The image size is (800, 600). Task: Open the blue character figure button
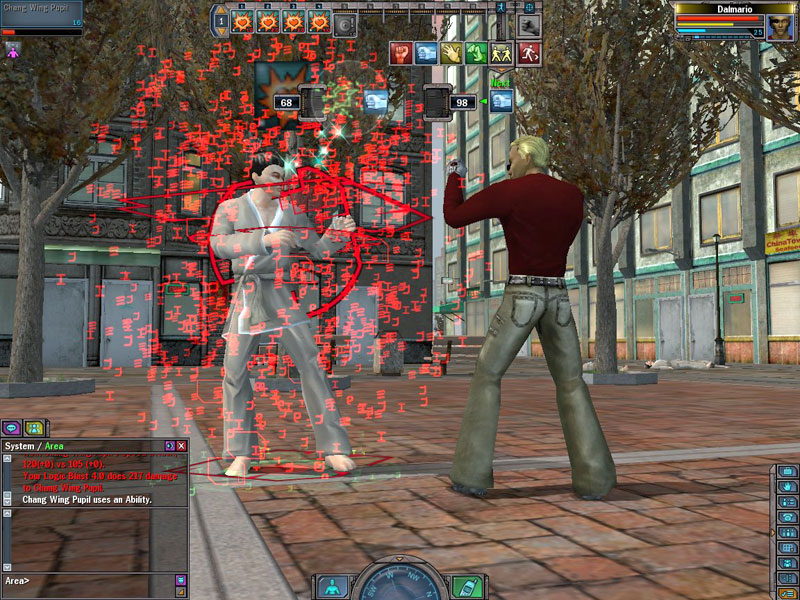(331, 587)
